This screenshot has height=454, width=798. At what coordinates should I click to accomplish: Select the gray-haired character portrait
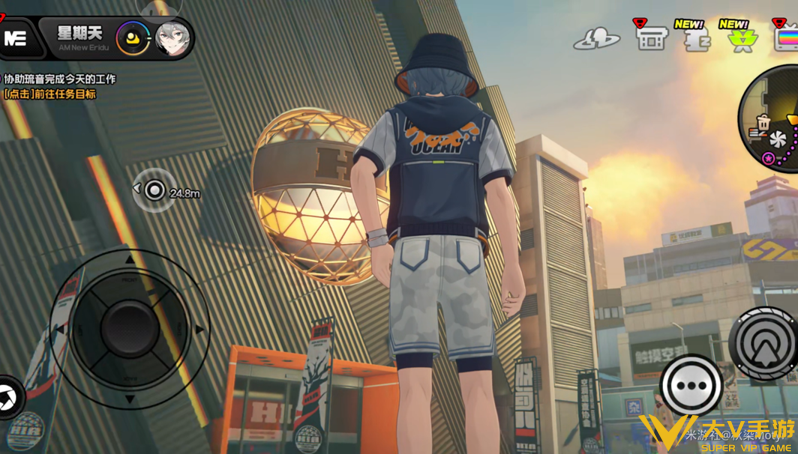pyautogui.click(x=172, y=39)
